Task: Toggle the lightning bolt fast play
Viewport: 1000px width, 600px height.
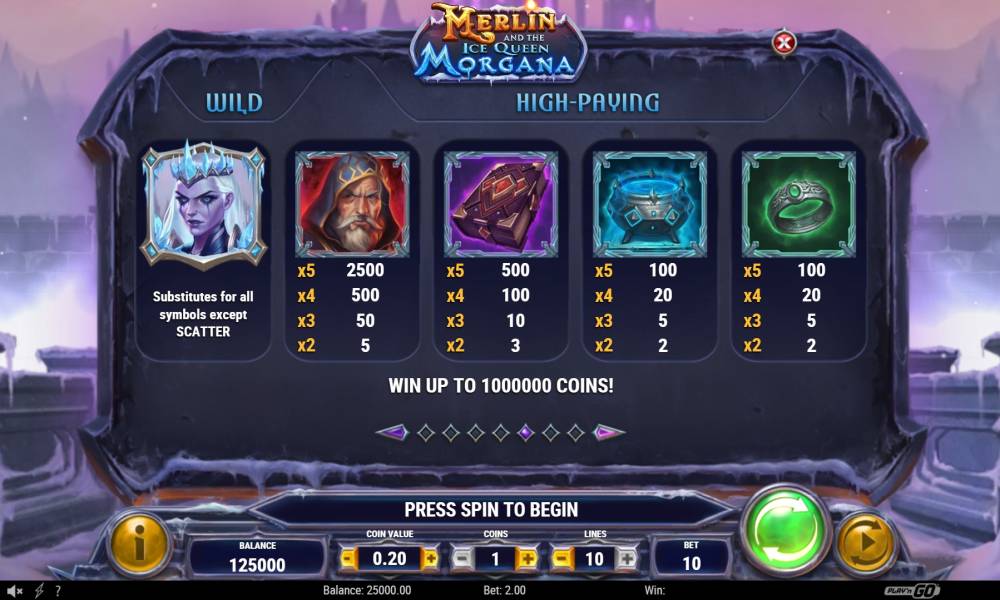Action: [x=39, y=591]
